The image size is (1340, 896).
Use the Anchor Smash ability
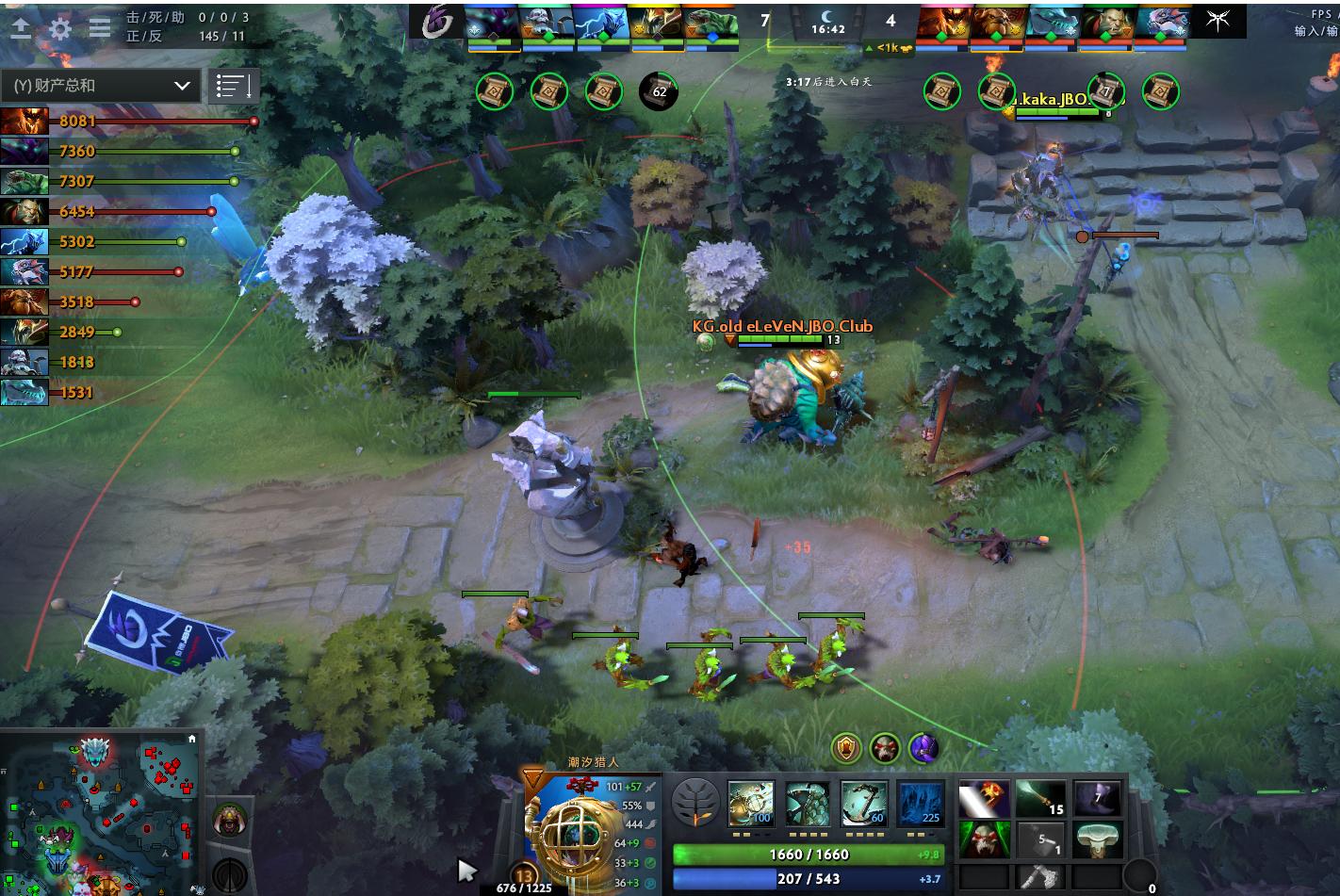864,804
